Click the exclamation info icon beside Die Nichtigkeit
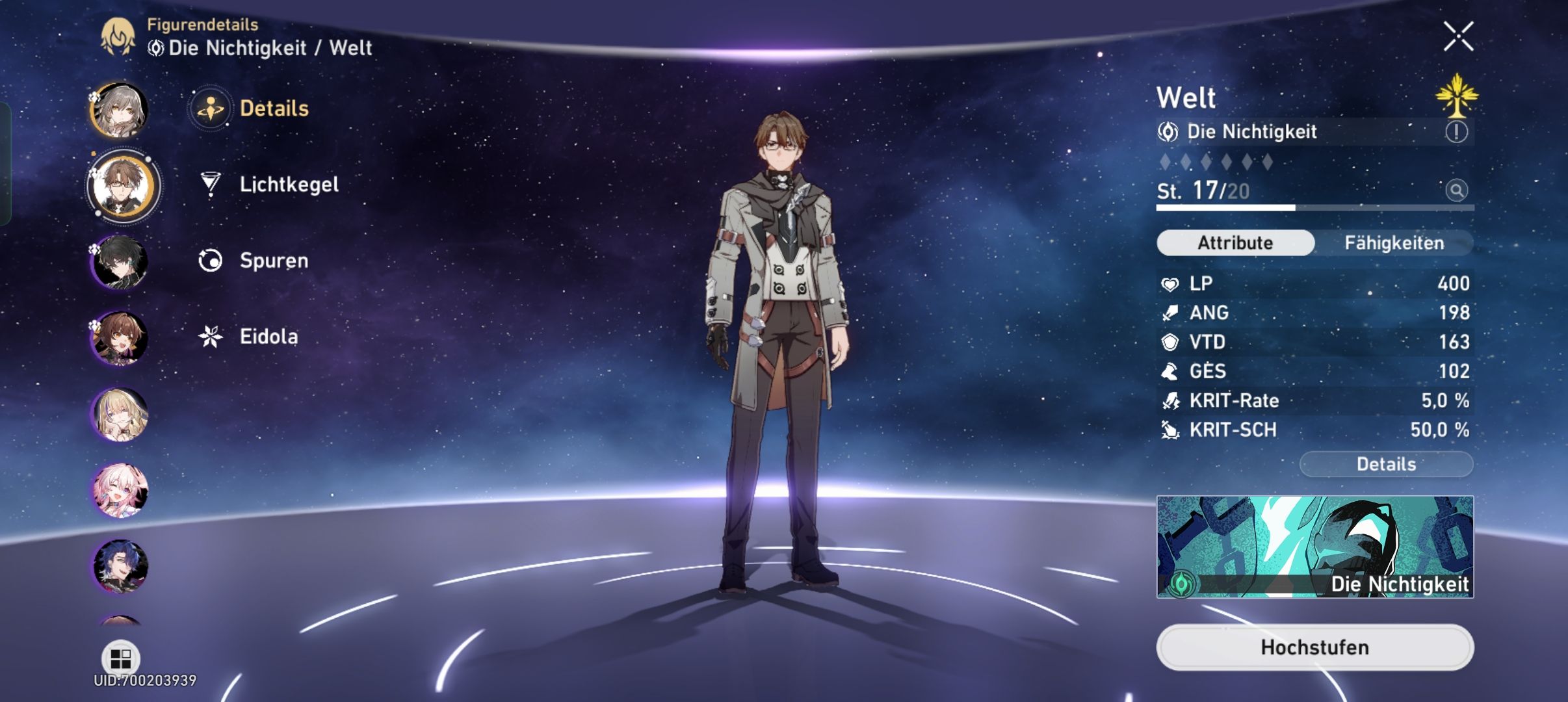The width and height of the screenshot is (1568, 702). point(1457,131)
